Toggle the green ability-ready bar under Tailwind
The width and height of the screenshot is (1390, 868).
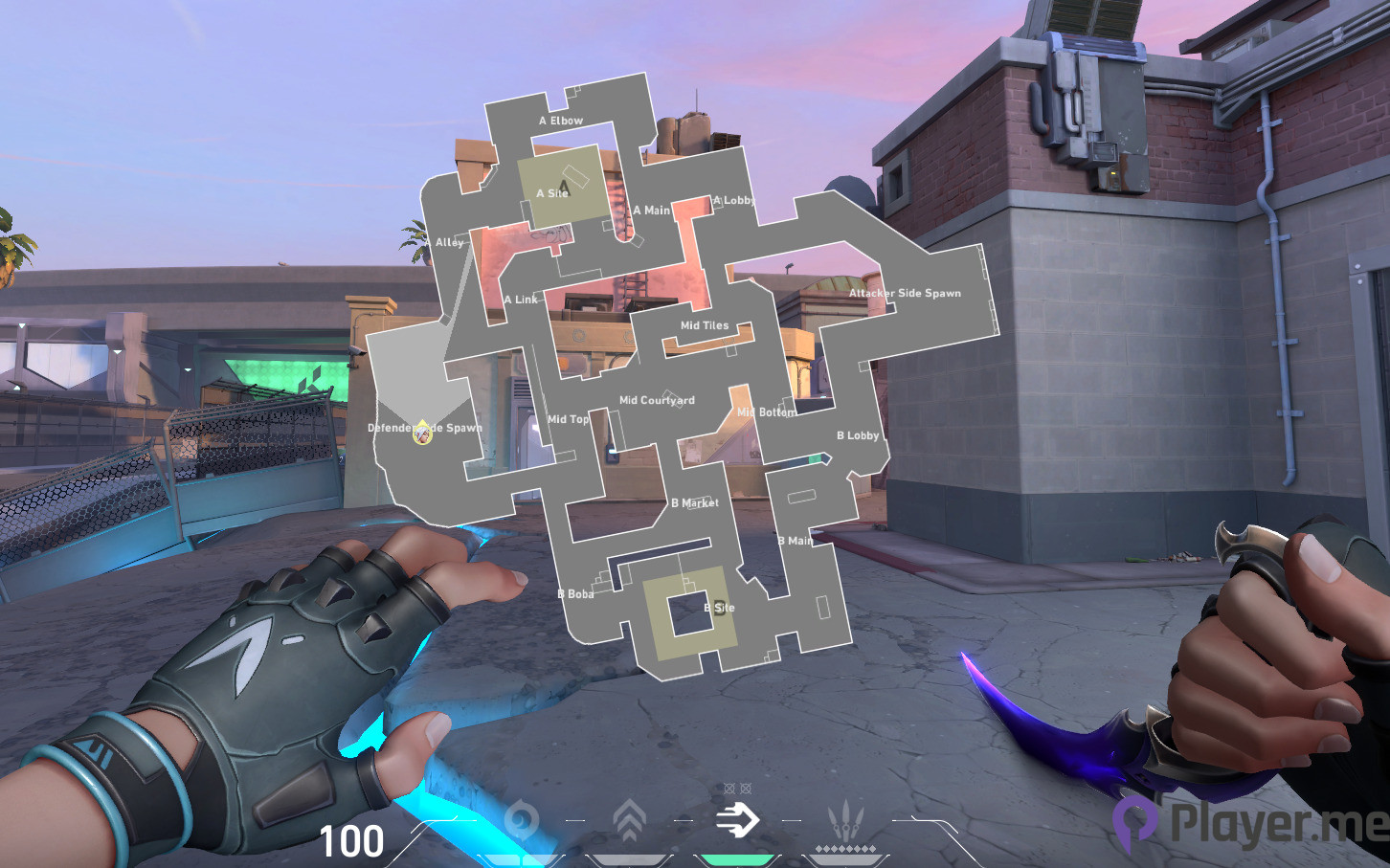pos(739,859)
